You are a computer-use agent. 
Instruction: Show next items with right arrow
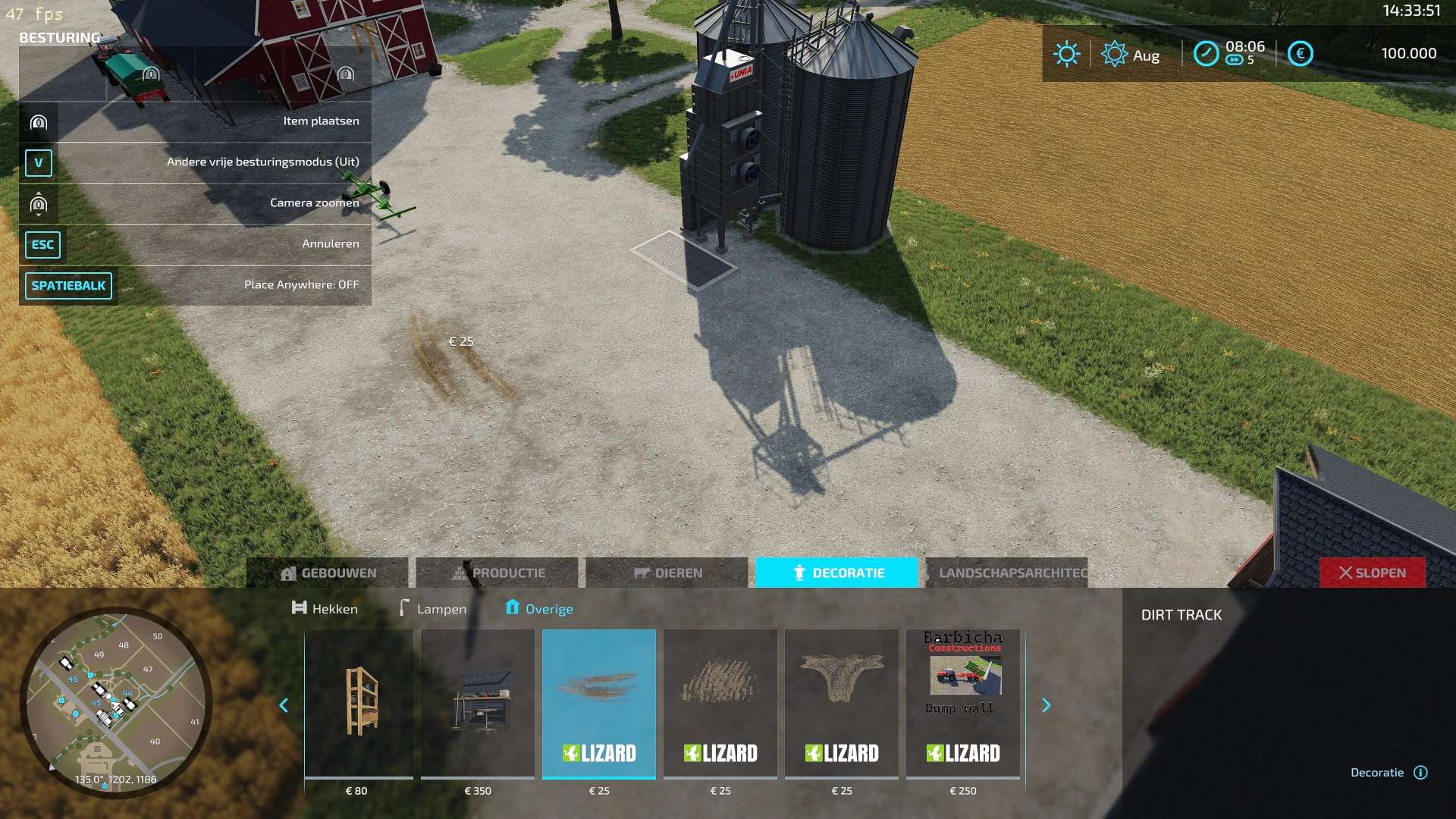coord(1046,706)
